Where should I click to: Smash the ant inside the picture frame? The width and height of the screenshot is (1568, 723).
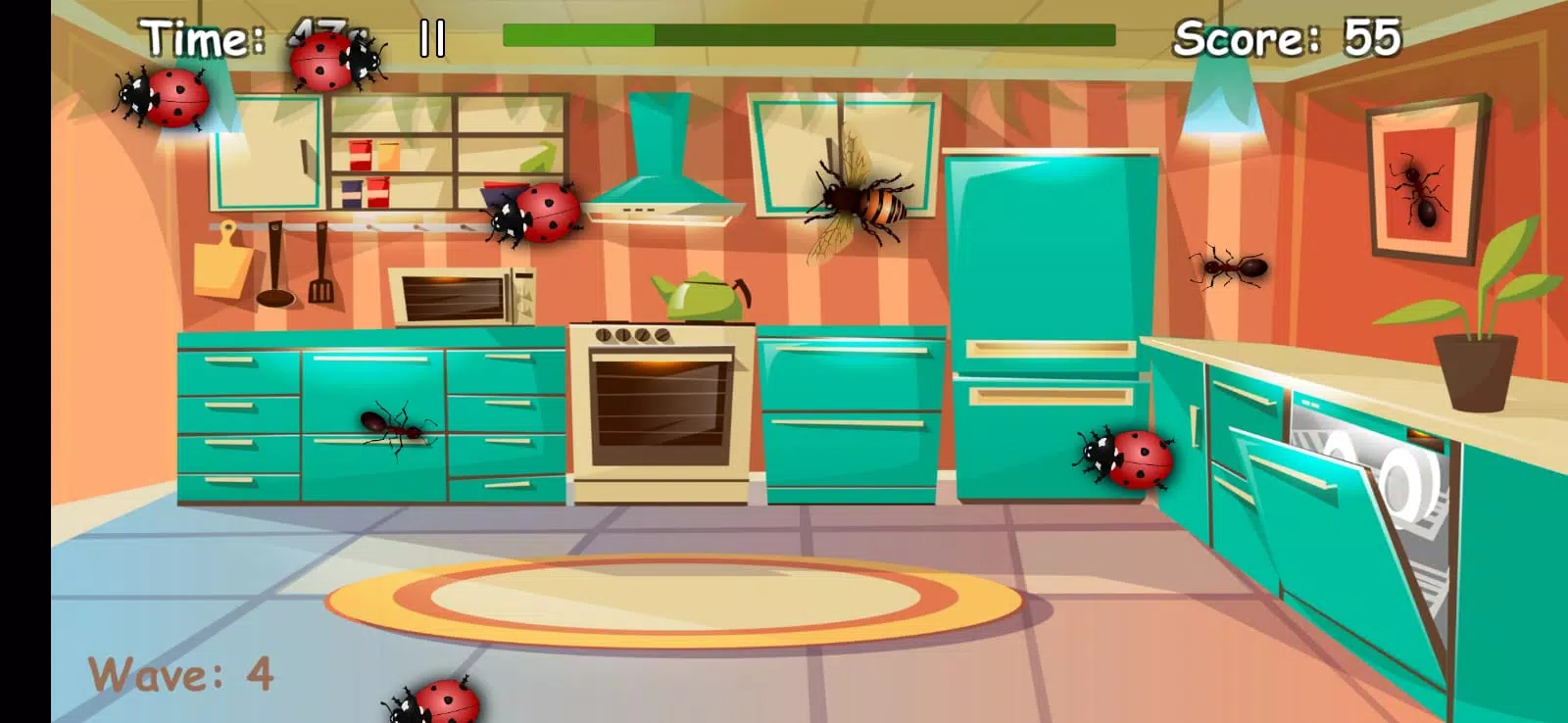(x=1420, y=193)
